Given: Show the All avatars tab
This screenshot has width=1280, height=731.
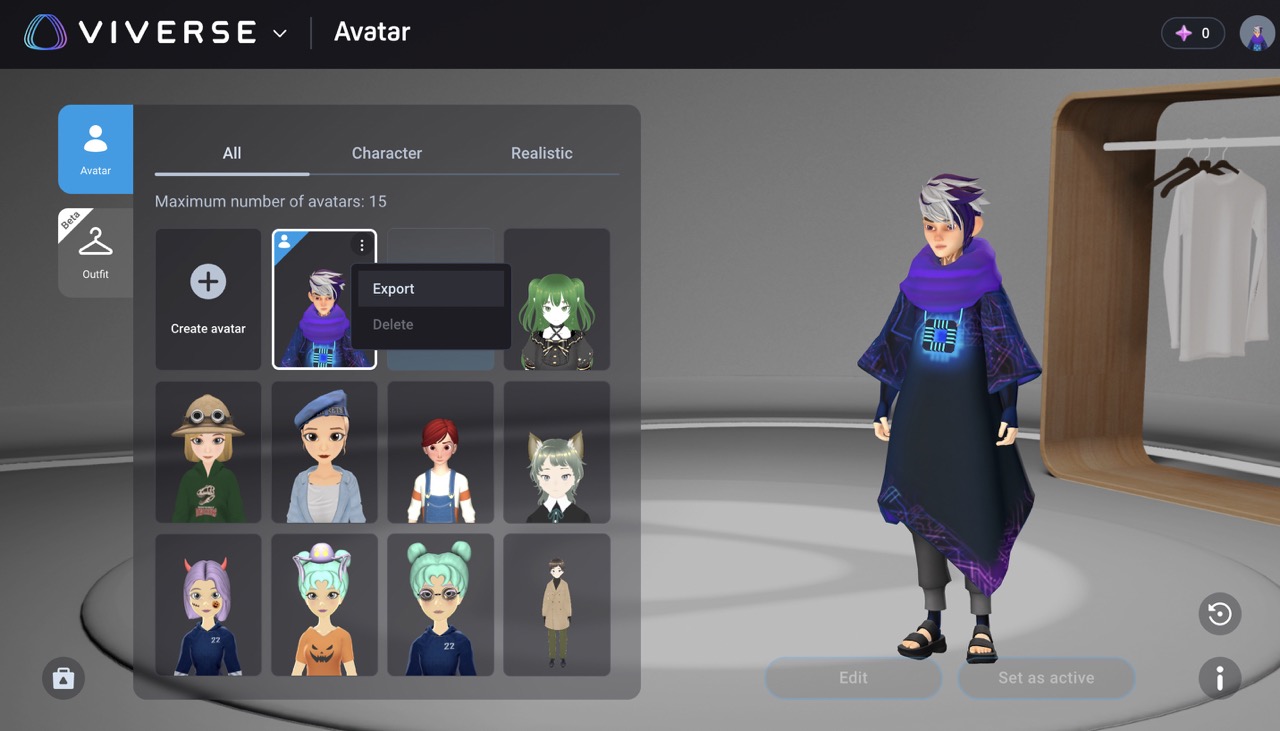Looking at the screenshot, I should click(x=232, y=153).
